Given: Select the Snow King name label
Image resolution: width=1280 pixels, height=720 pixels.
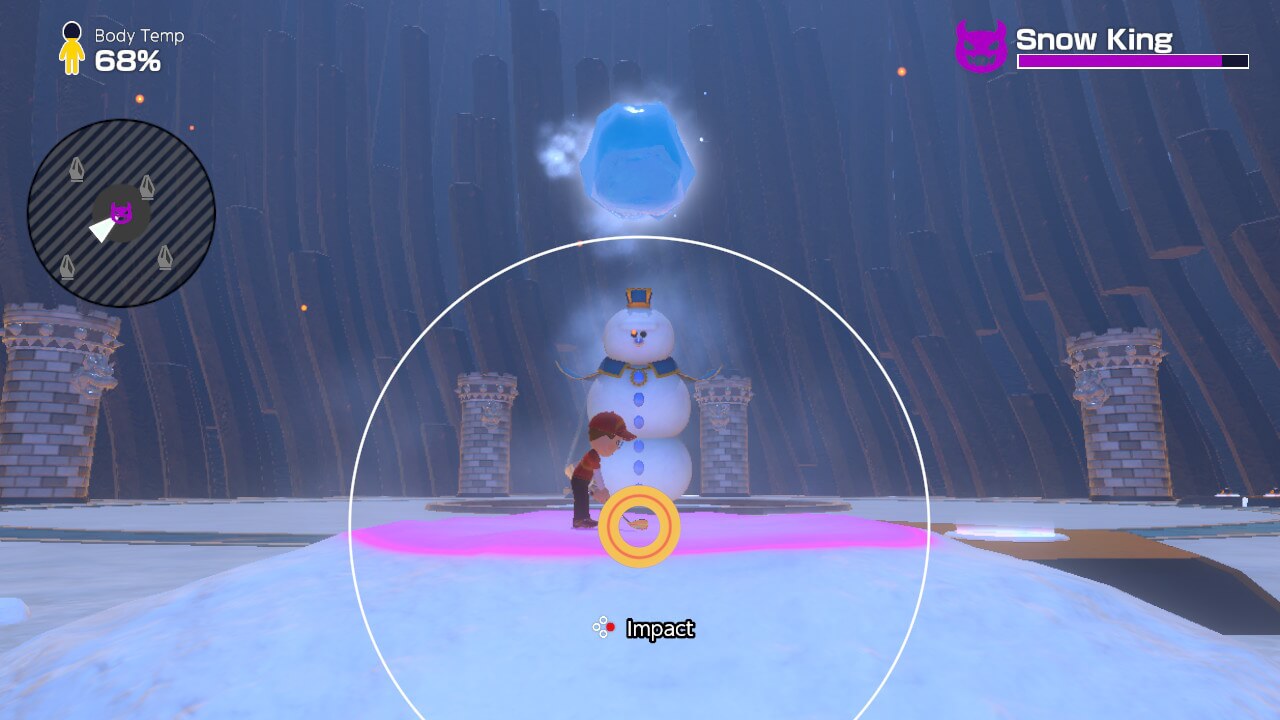Looking at the screenshot, I should pos(1094,40).
